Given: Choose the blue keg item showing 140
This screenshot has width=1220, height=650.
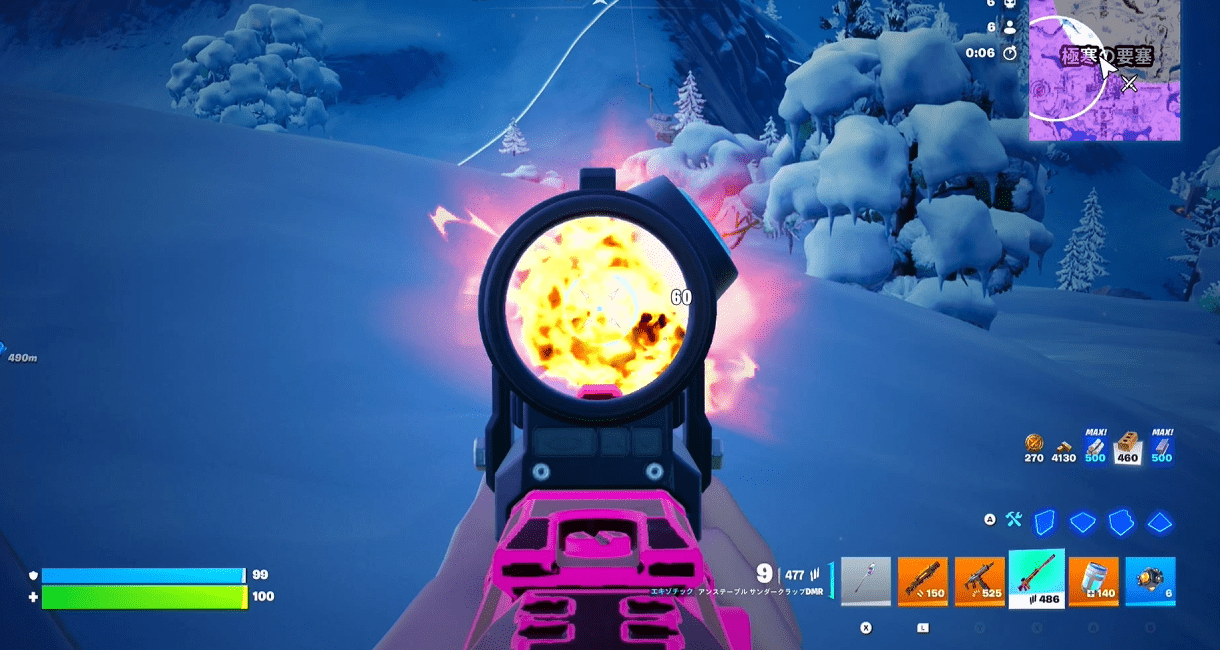Looking at the screenshot, I should coord(1093,581).
